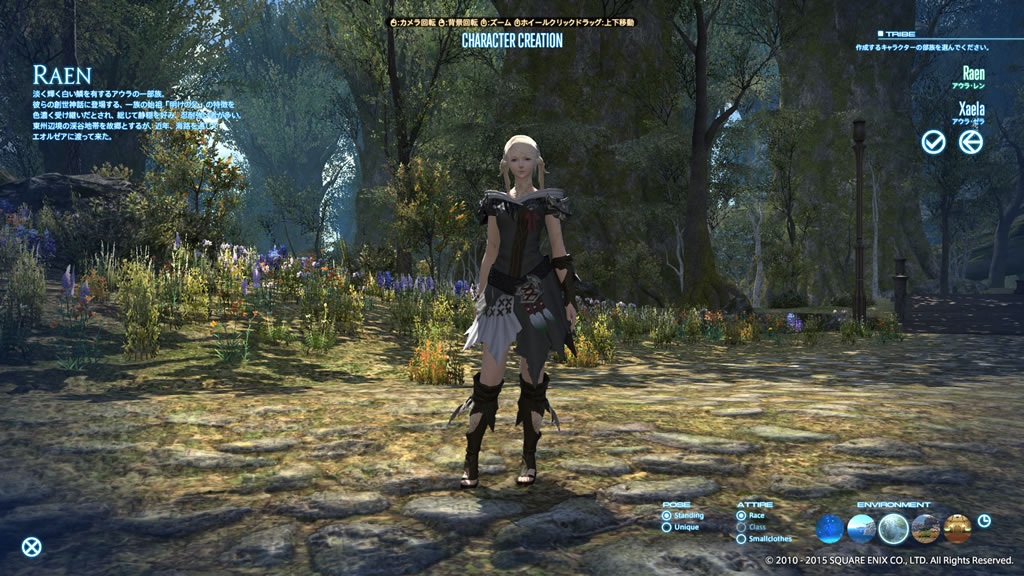Select the highlighted forest environment
This screenshot has width=1024, height=576.
pyautogui.click(x=894, y=528)
